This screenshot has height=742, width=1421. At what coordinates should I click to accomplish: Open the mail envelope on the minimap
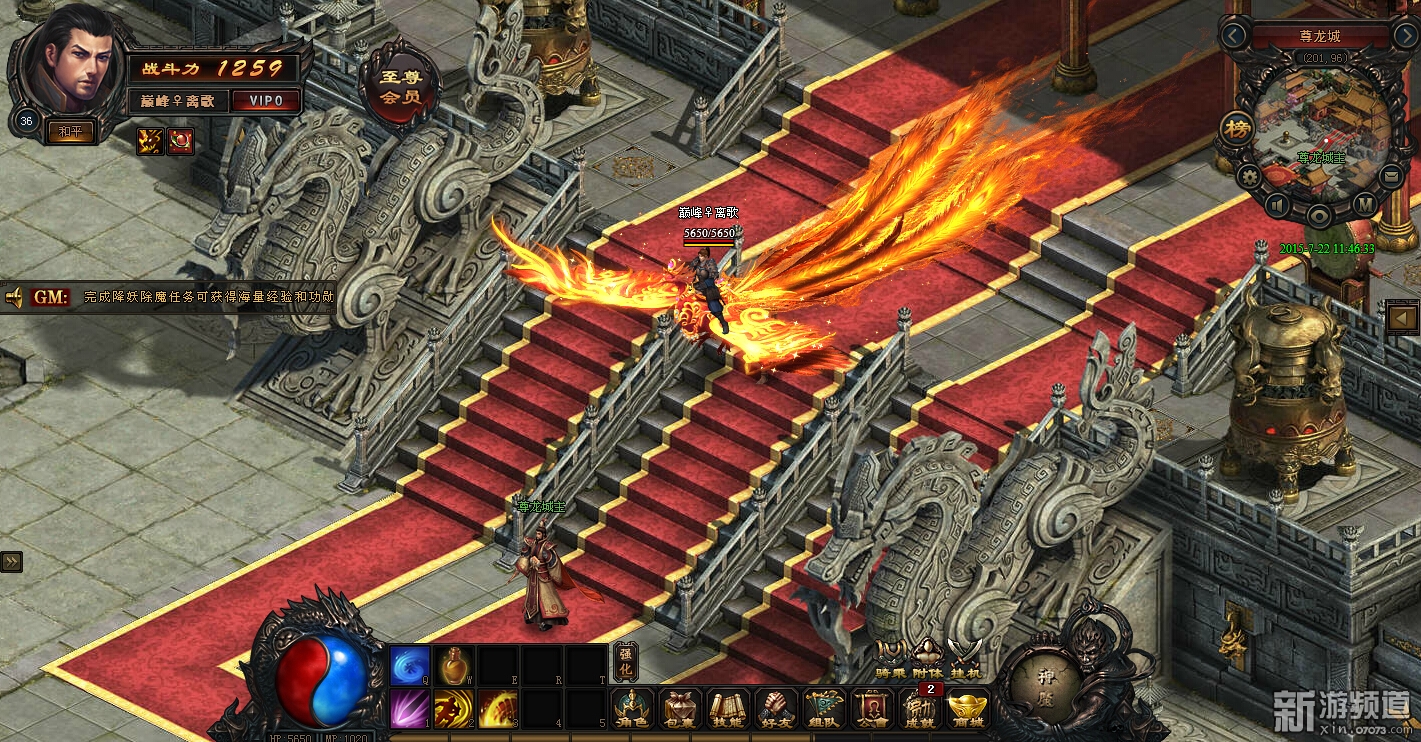(1391, 177)
